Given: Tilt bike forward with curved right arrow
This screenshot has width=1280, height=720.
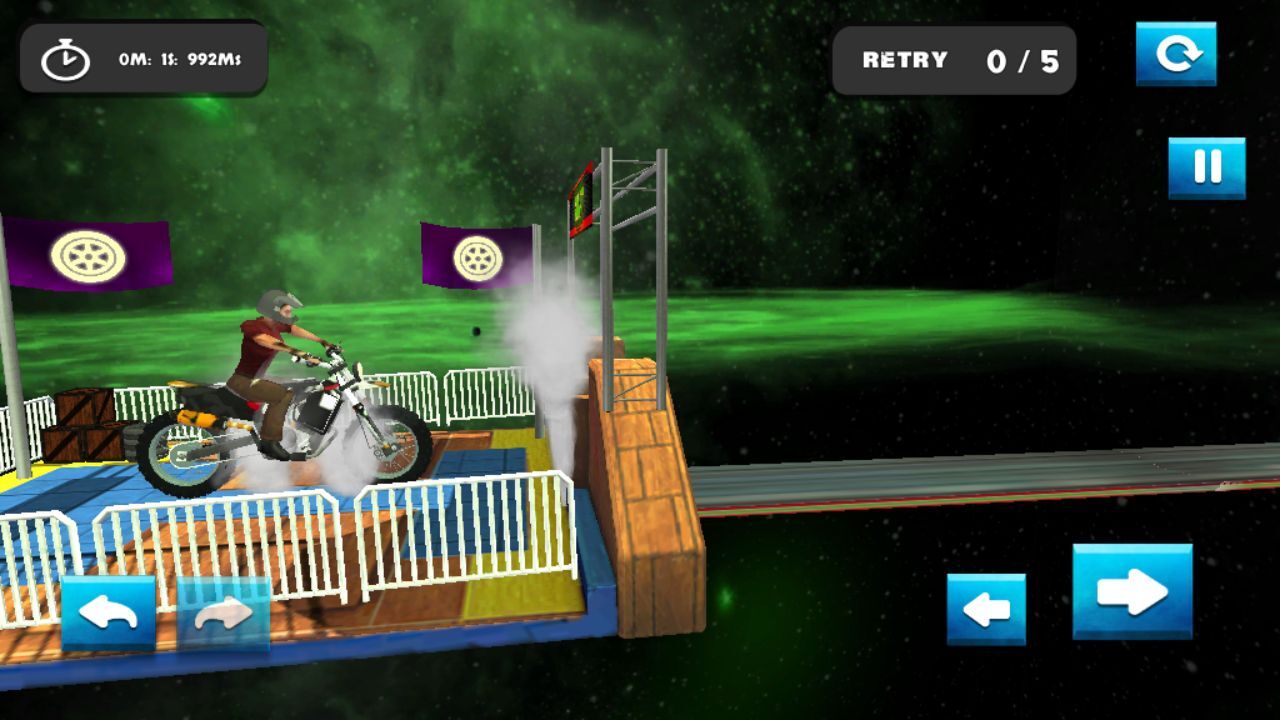Looking at the screenshot, I should coord(223,613).
